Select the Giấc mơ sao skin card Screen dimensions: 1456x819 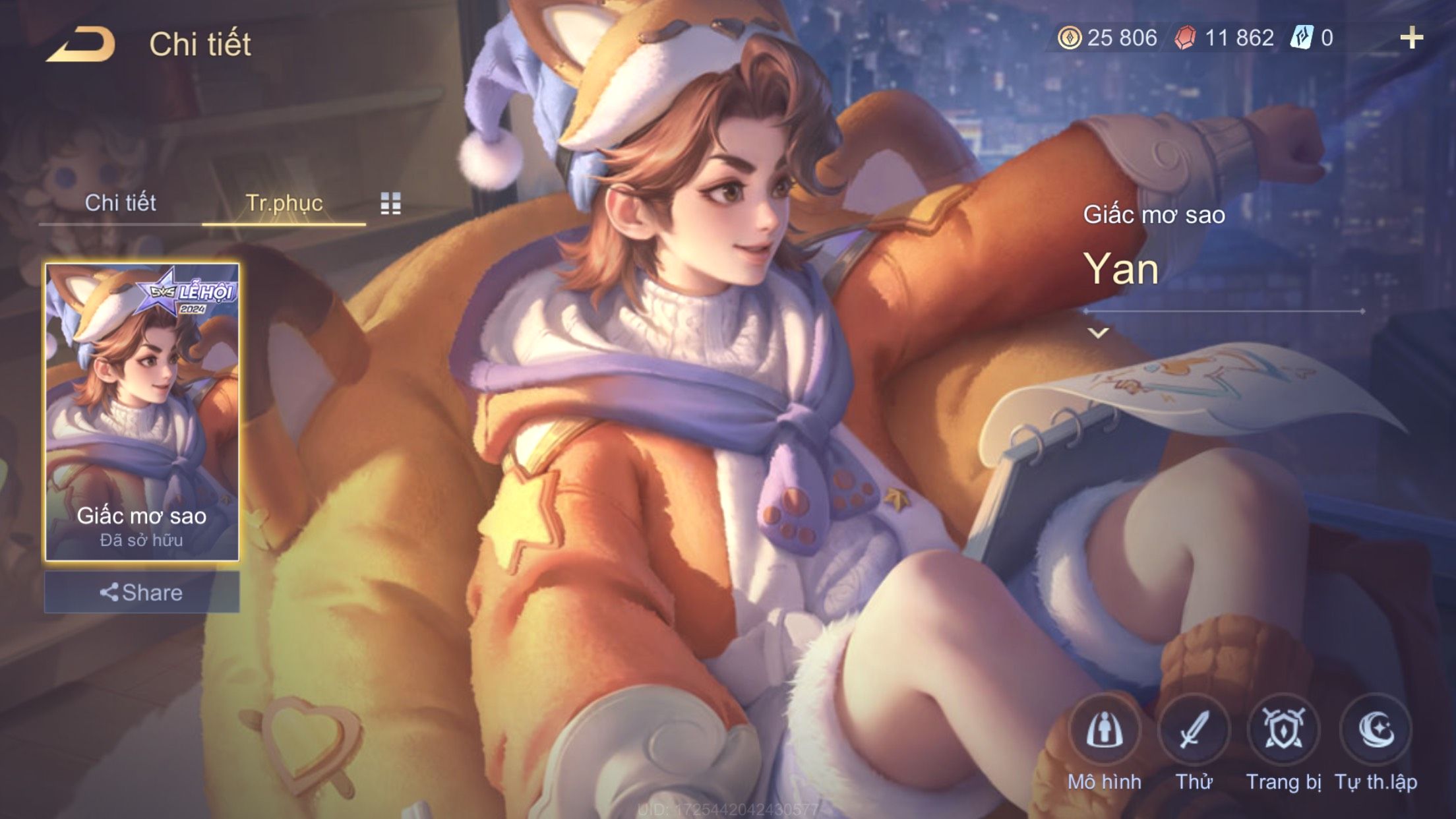[x=142, y=412]
